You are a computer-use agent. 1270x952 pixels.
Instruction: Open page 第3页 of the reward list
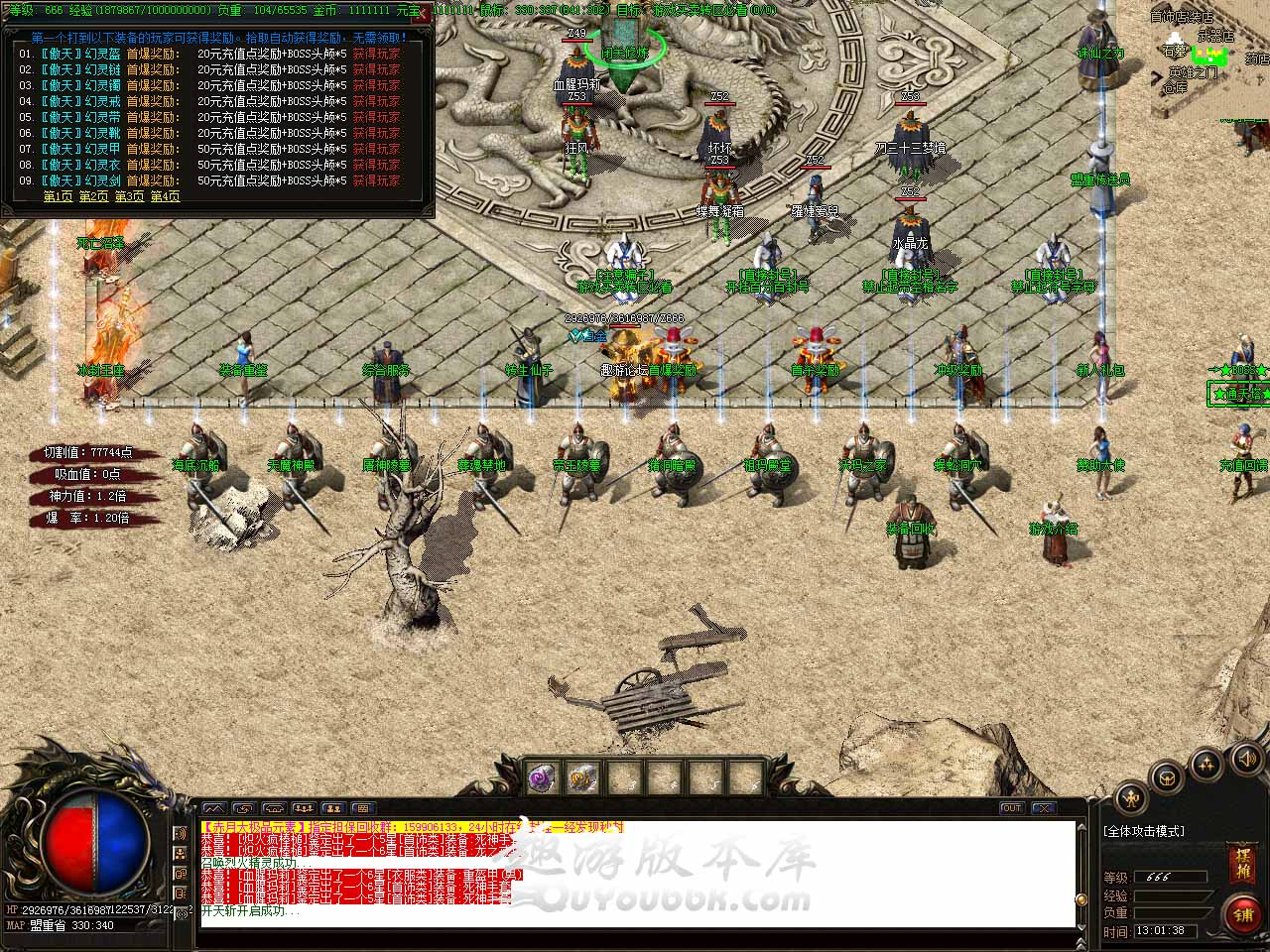click(129, 196)
